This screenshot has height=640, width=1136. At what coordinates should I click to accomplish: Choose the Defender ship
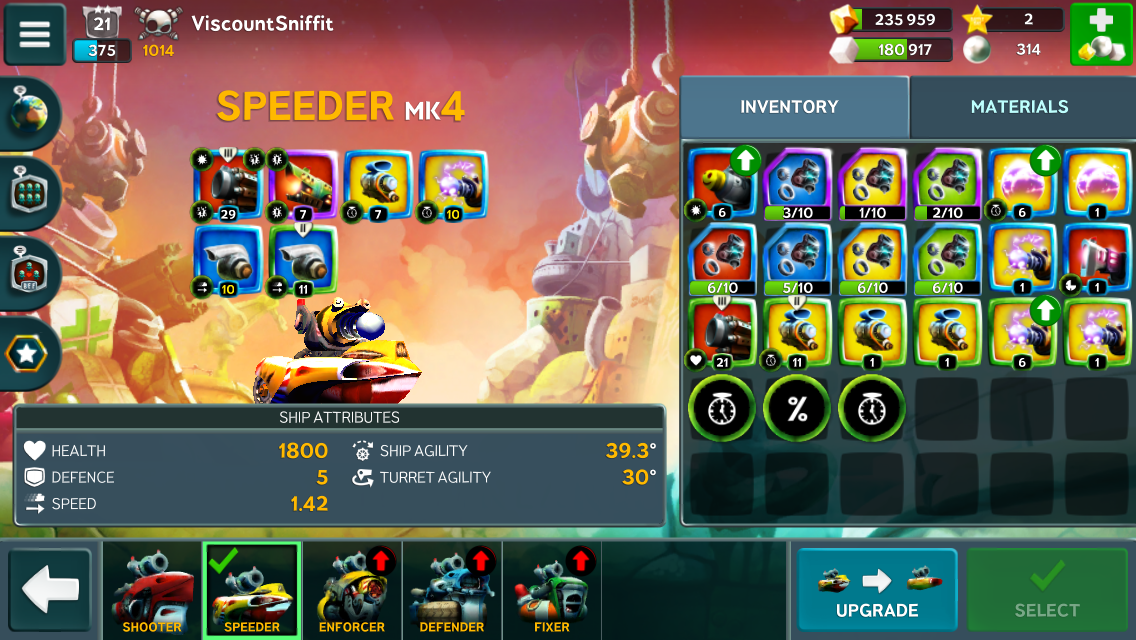point(452,590)
